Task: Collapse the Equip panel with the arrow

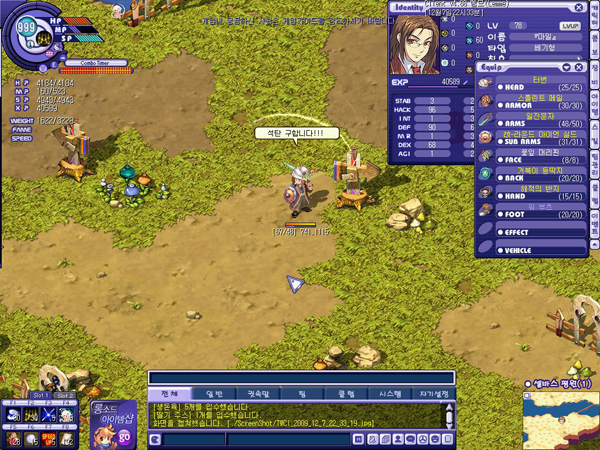Action: coord(567,67)
